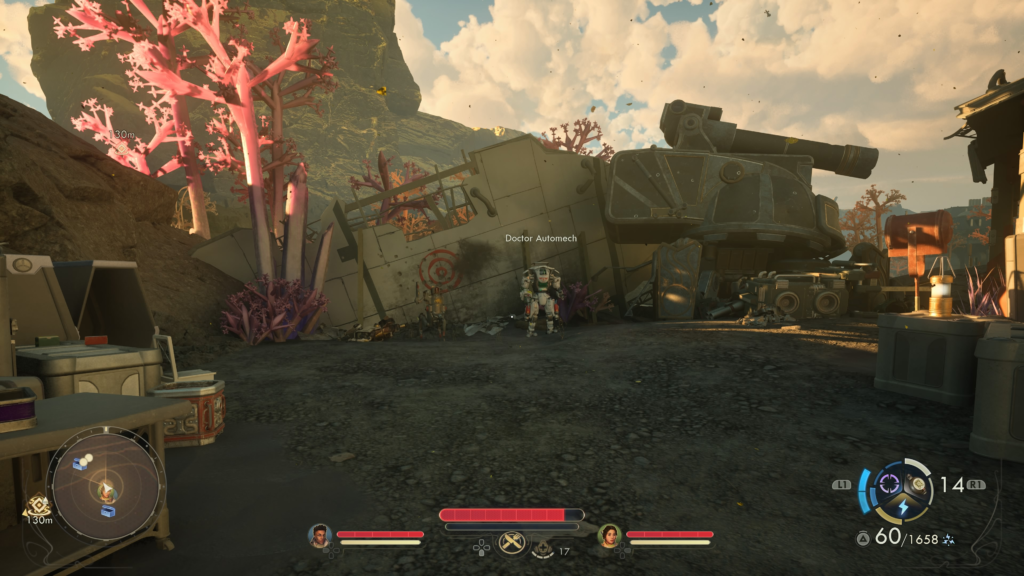The width and height of the screenshot is (1024, 576).
Task: Click the blue chest marker below the player arrow
Action: [108, 511]
